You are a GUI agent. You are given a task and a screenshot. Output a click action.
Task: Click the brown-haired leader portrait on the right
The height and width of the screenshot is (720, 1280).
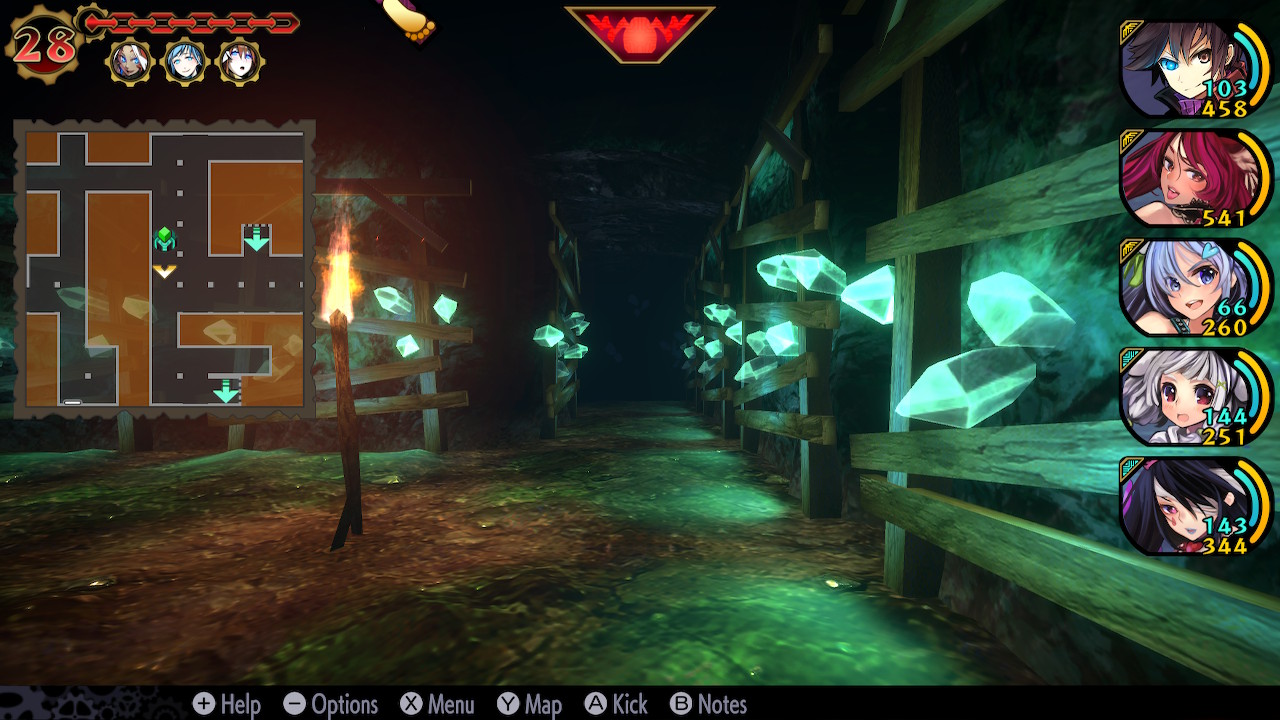point(1190,65)
